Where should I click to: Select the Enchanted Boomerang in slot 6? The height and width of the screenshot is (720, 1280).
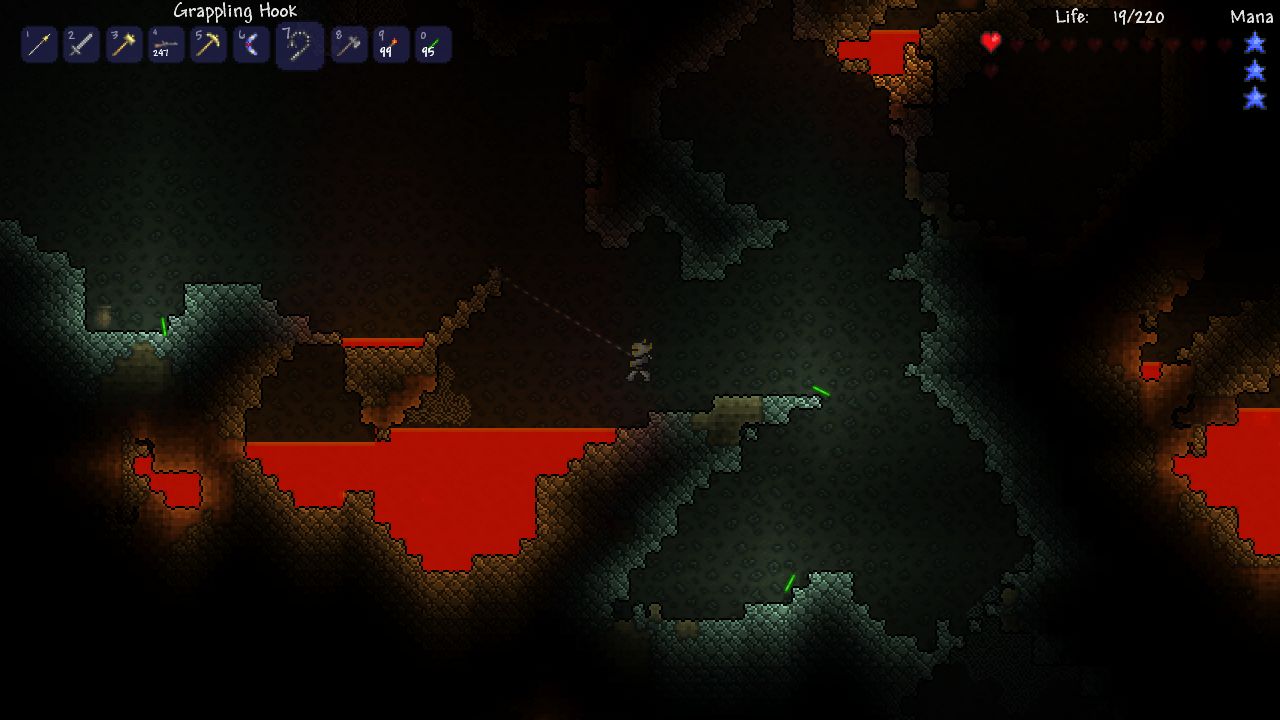(250, 44)
